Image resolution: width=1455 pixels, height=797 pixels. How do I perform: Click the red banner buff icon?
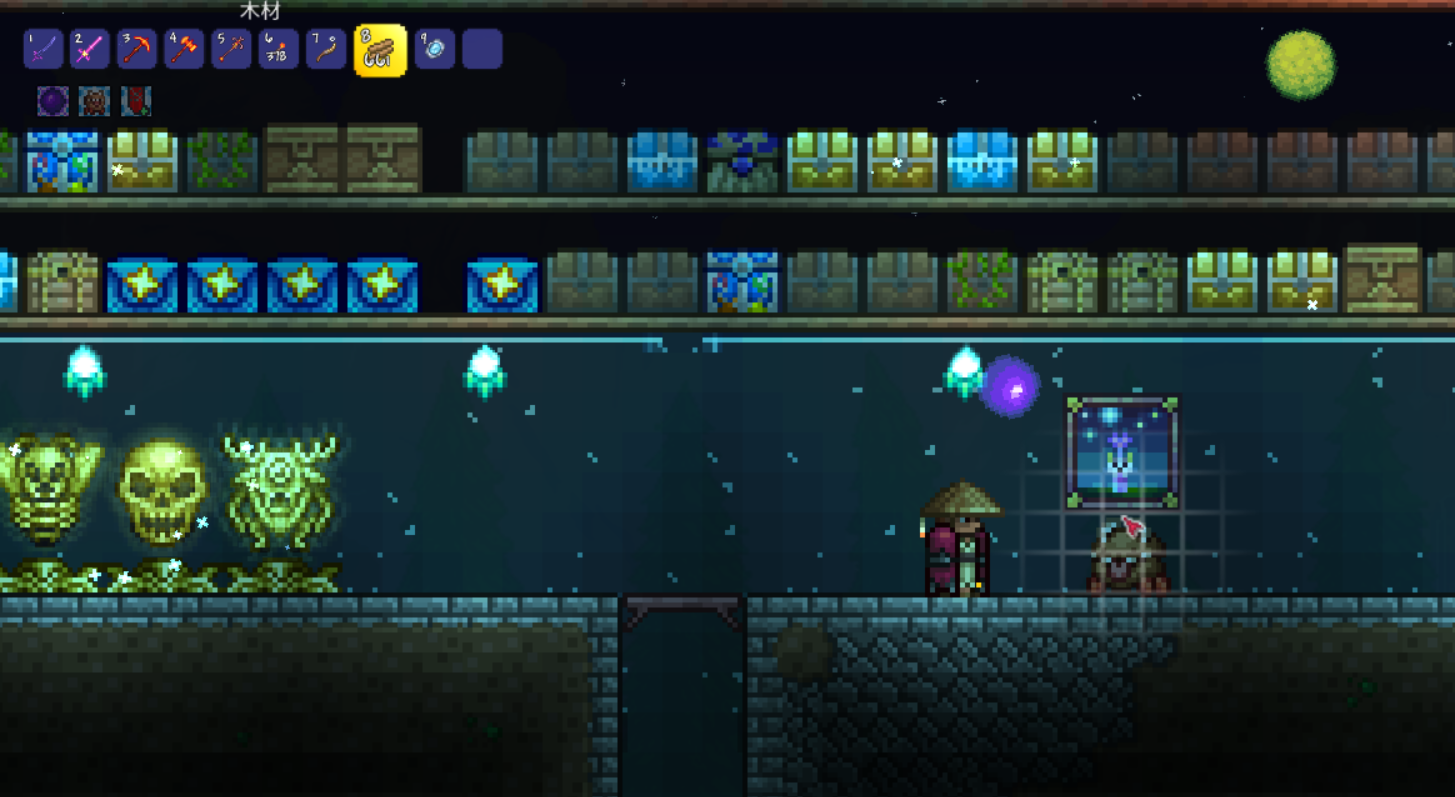click(x=136, y=101)
